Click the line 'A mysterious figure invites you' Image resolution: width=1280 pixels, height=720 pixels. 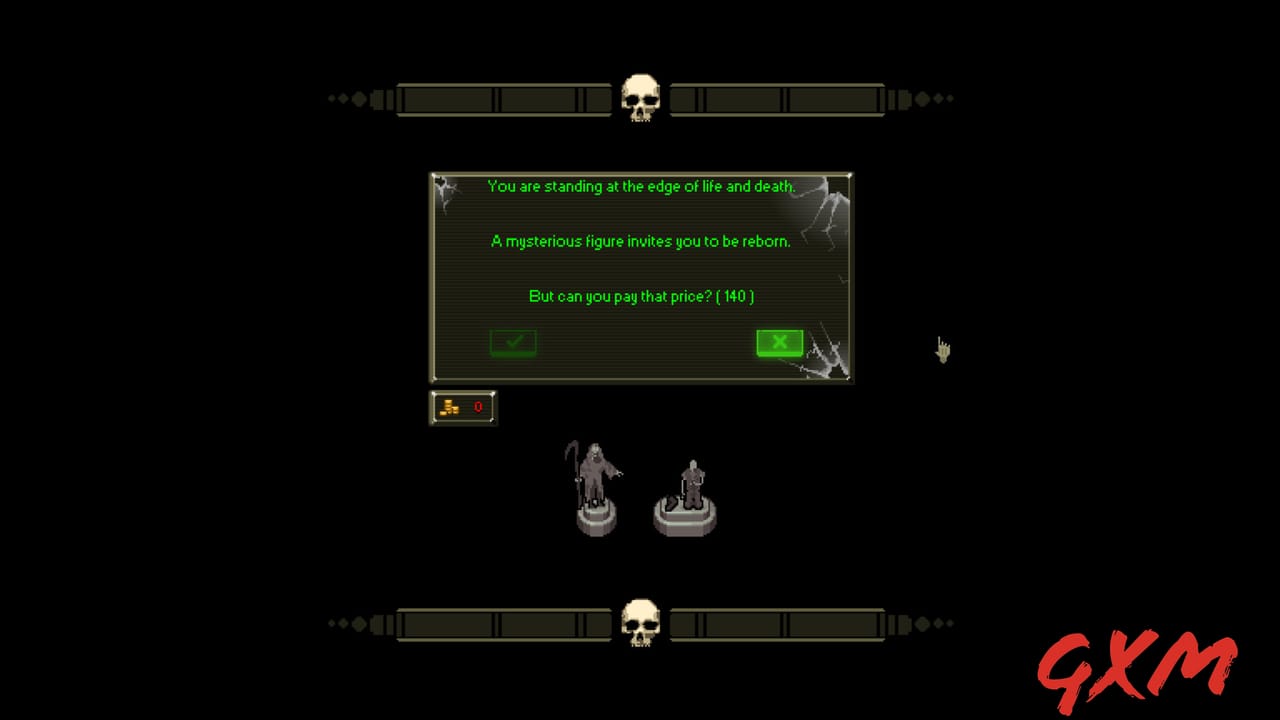[x=640, y=241]
